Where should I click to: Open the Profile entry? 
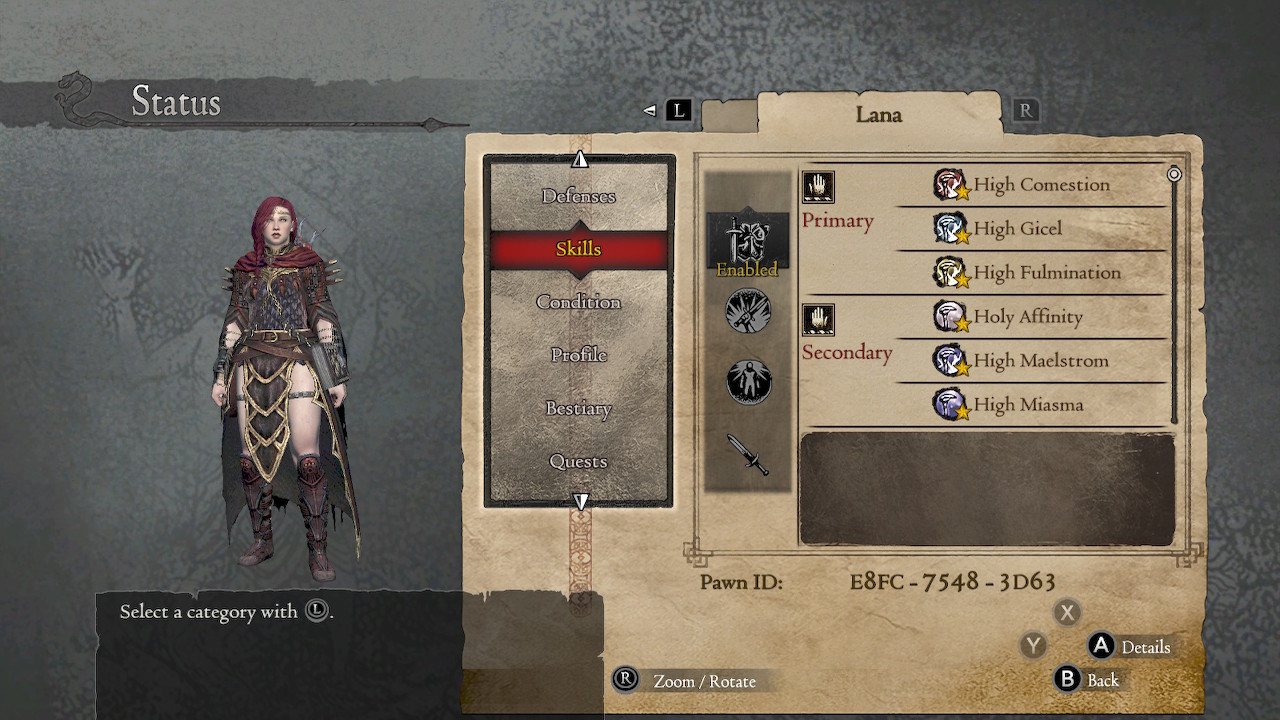[x=578, y=355]
